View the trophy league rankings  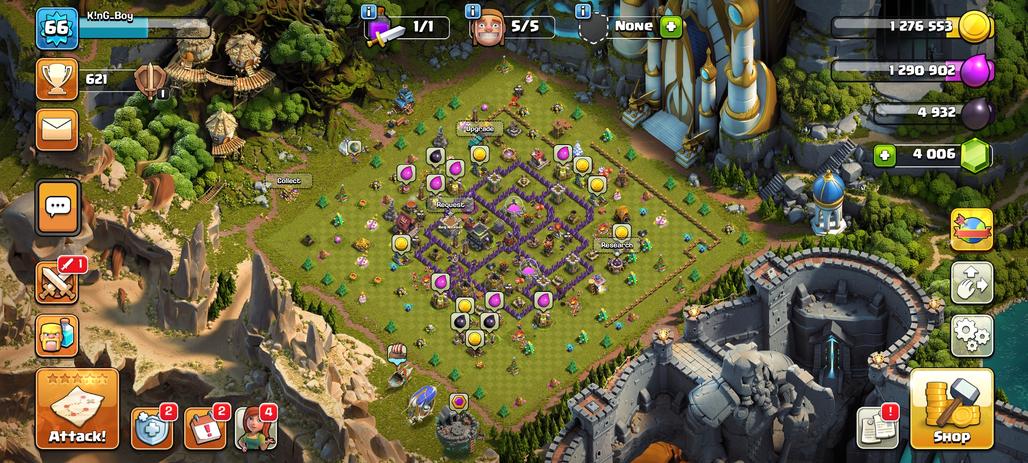[x=57, y=79]
